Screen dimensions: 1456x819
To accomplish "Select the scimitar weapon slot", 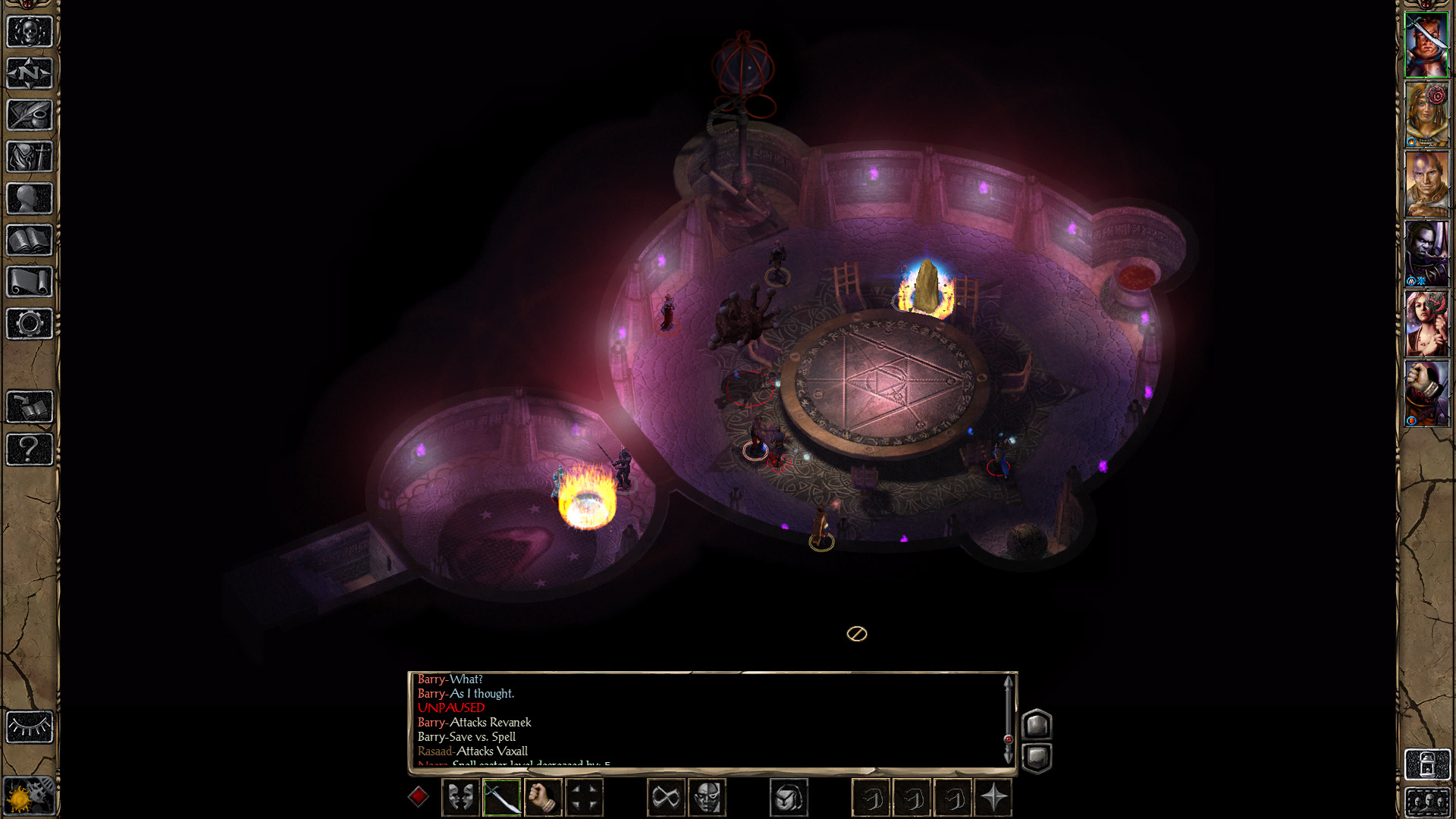I will click(501, 798).
